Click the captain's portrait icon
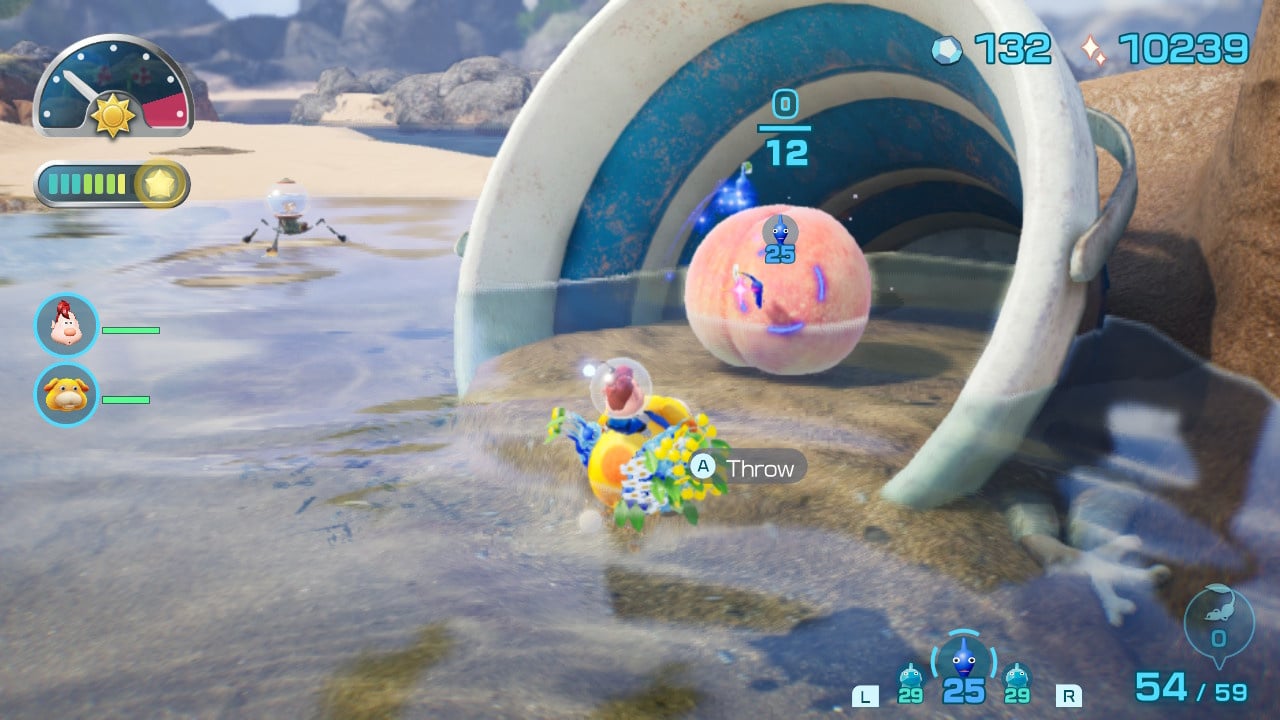The image size is (1280, 720). [x=66, y=325]
